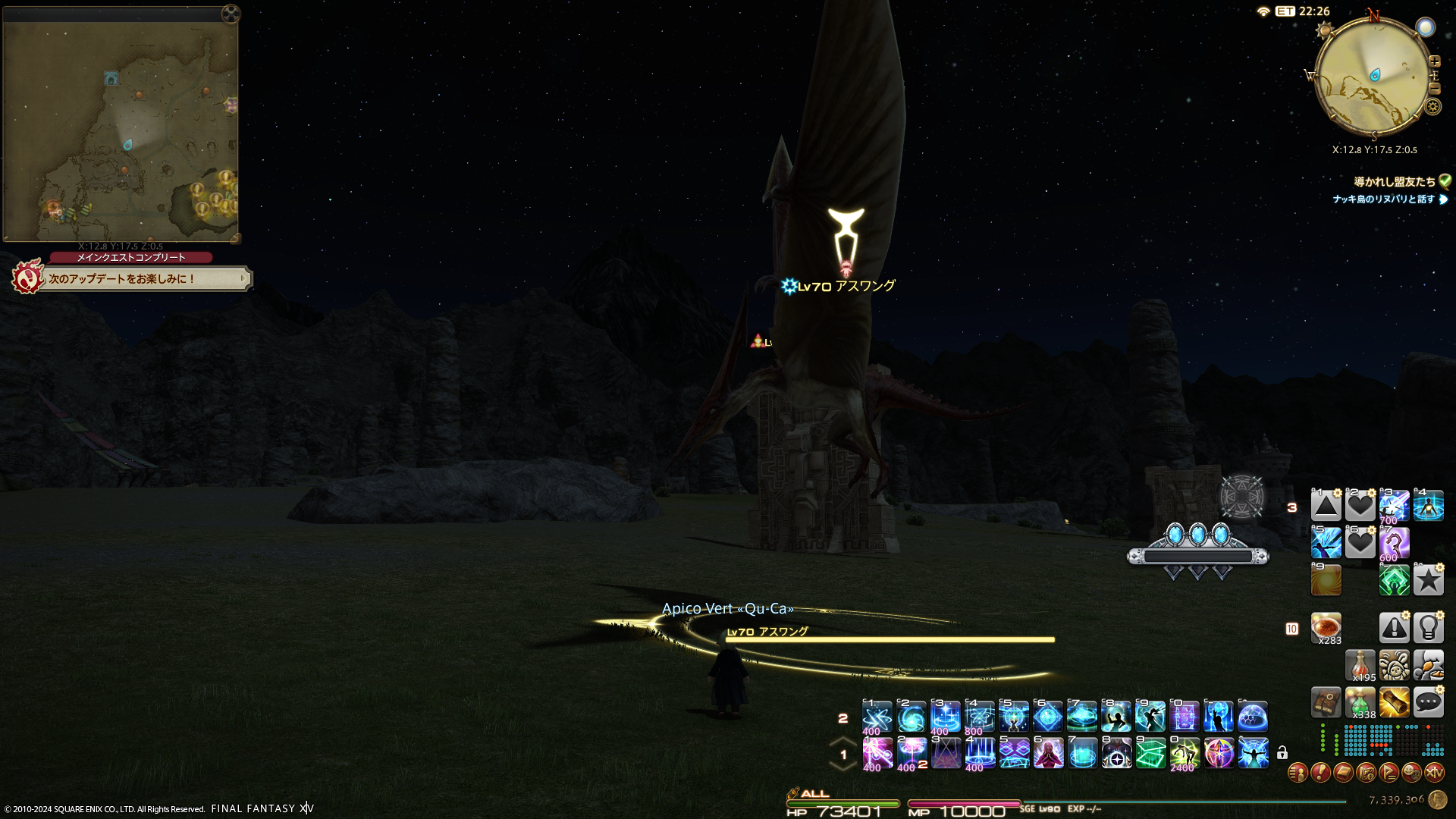The width and height of the screenshot is (1456, 819).
Task: Activate the purple staff ability icon
Action: click(1394, 543)
